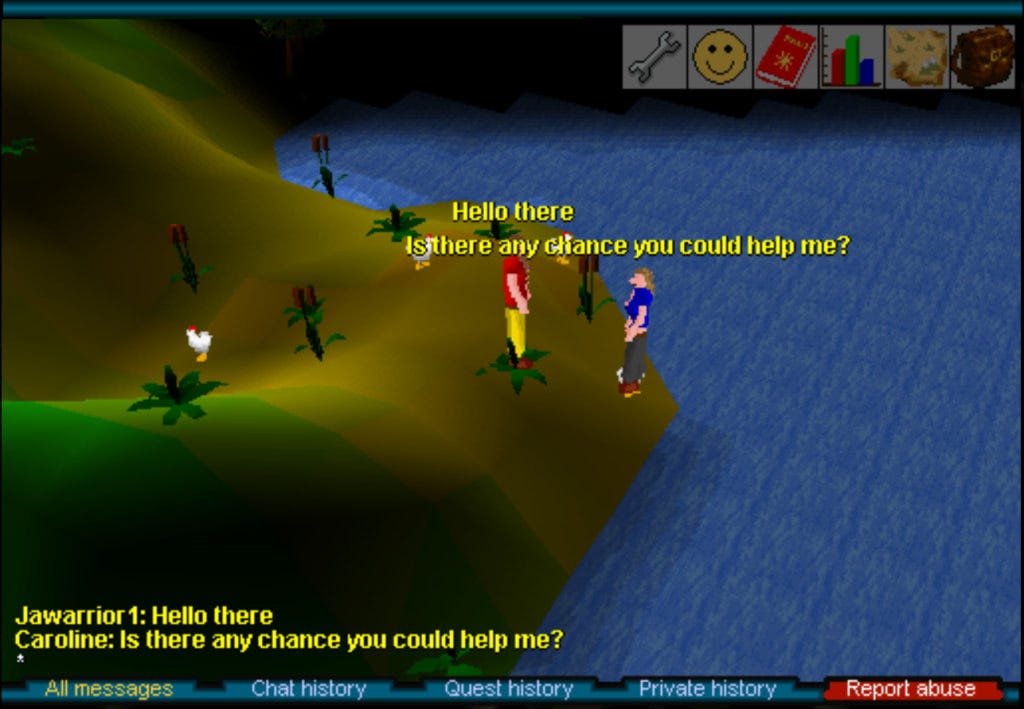Switch to the Chat history tab

tap(308, 689)
